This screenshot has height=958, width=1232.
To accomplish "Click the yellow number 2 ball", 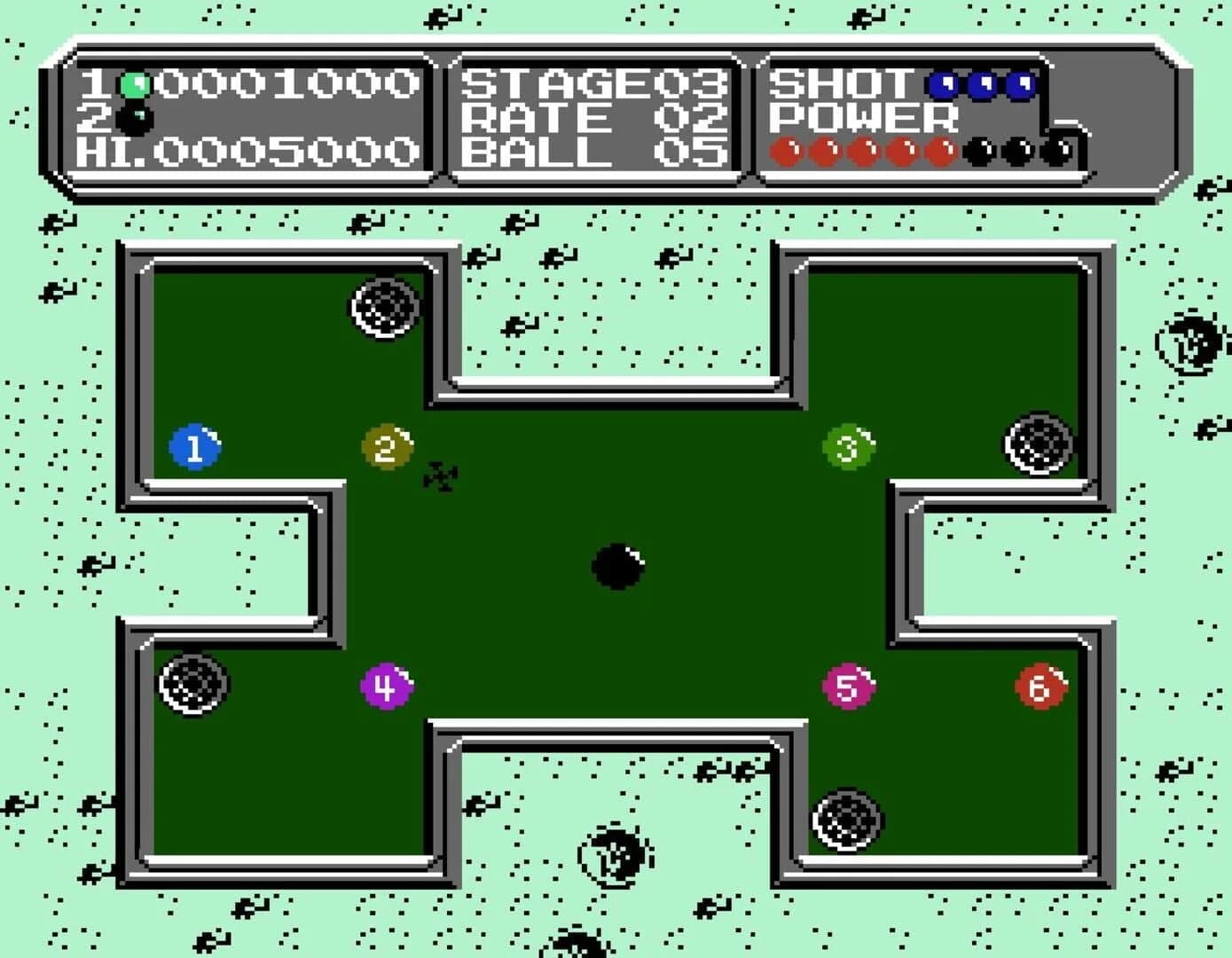I will 388,448.
